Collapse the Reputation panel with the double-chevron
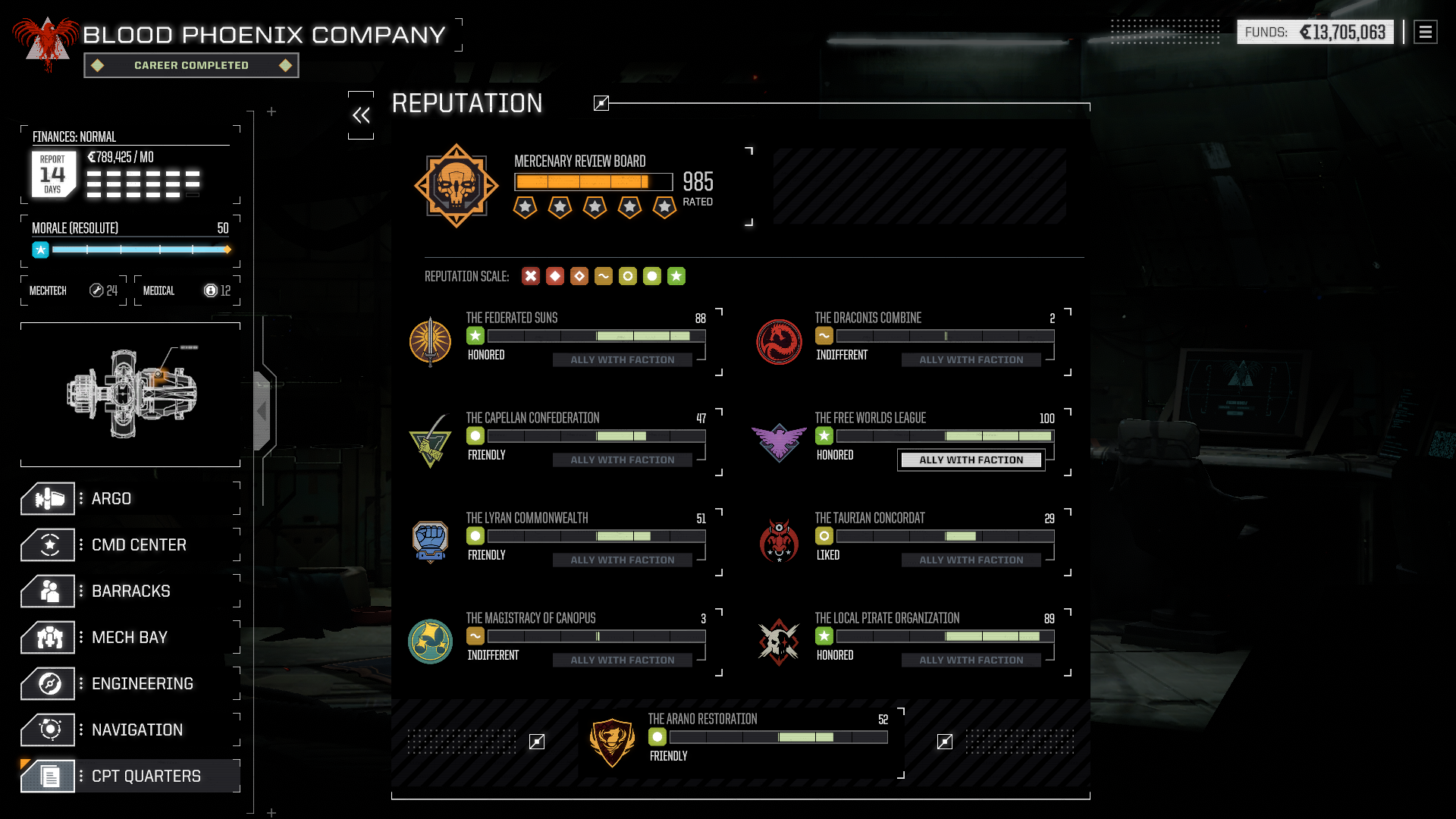Viewport: 1456px width, 819px height. pos(361,114)
